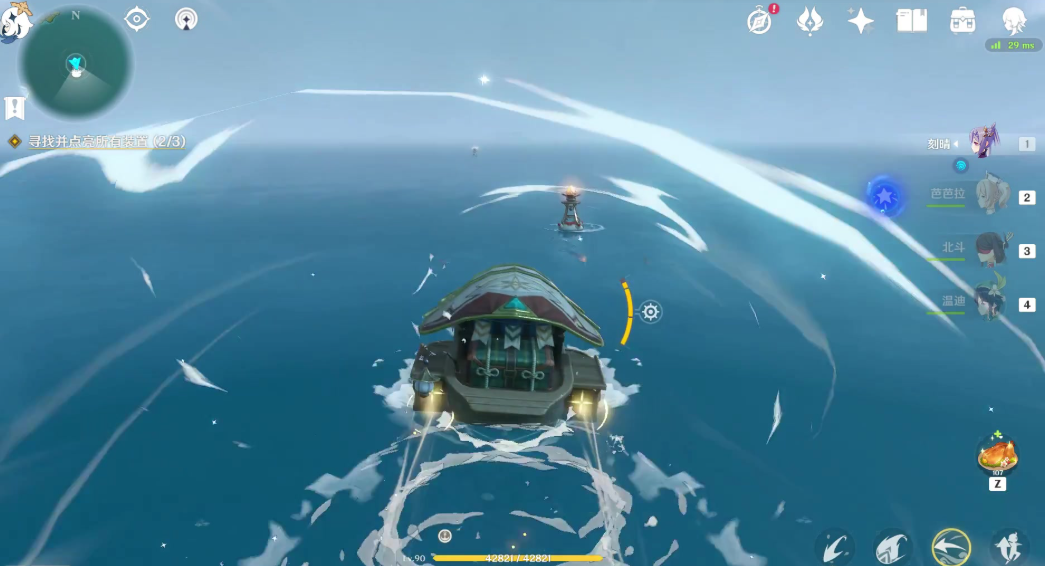Viewport: 1045px width, 566px height.
Task: Open the quest journal flag icon
Action: (15, 107)
